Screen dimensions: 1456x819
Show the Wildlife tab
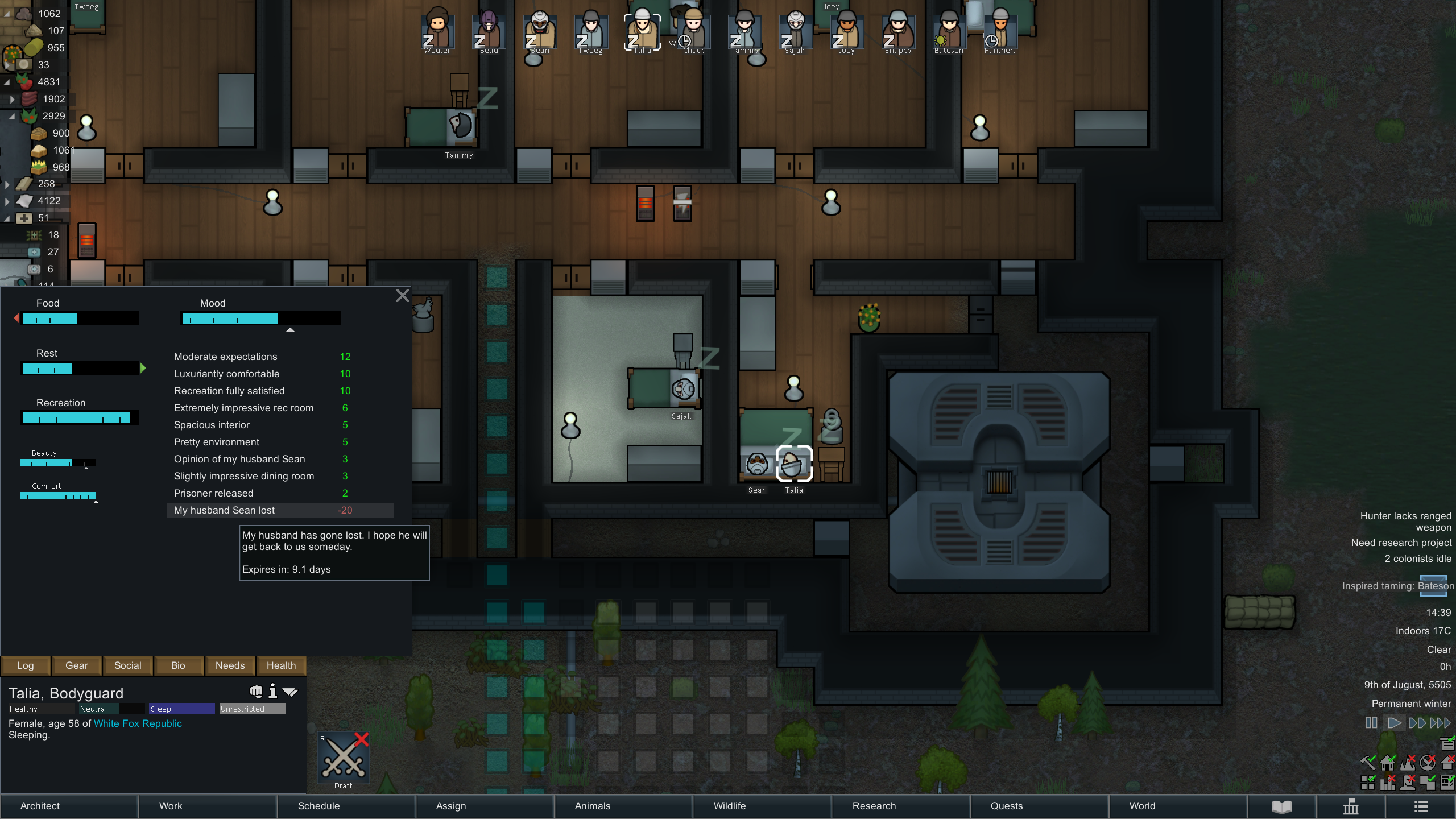[x=730, y=806]
